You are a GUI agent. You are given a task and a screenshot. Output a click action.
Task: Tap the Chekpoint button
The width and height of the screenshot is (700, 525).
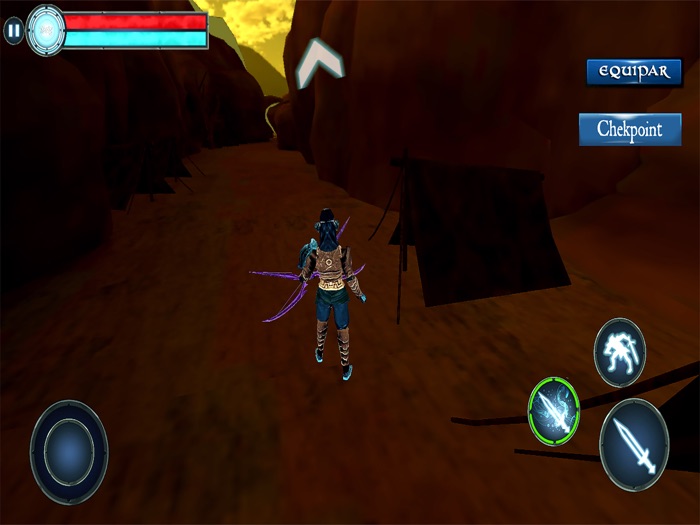(x=630, y=129)
